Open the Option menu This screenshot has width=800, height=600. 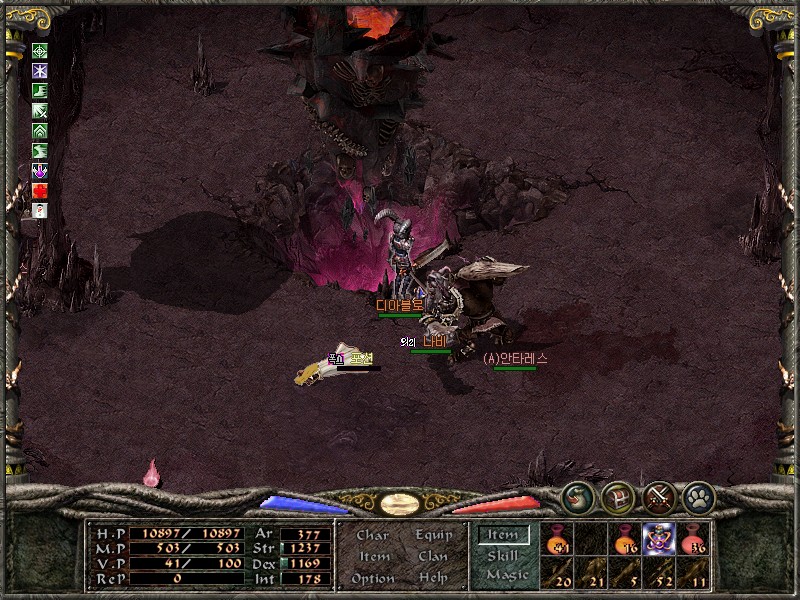pos(372,578)
